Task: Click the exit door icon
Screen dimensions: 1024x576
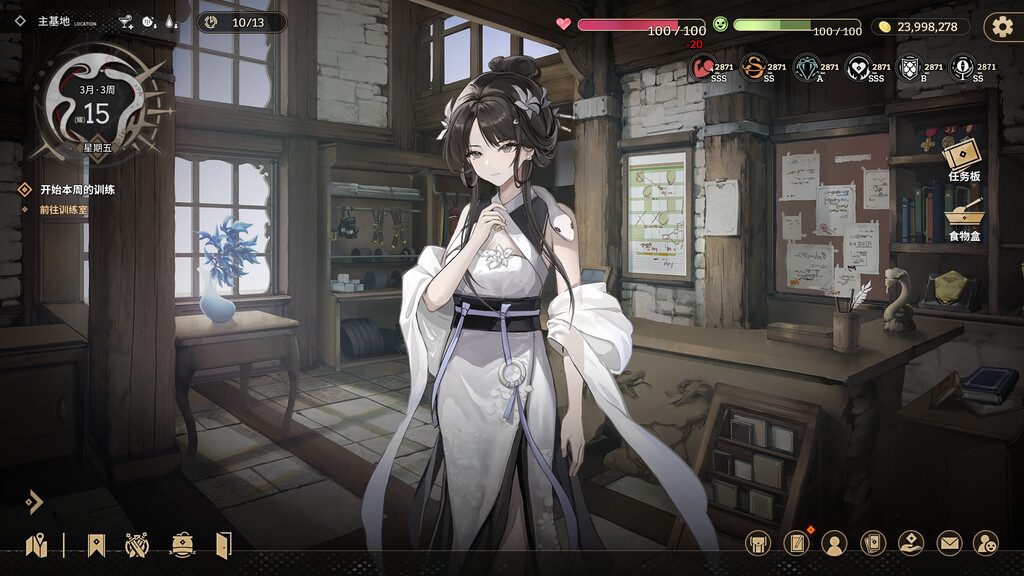Action: point(223,545)
